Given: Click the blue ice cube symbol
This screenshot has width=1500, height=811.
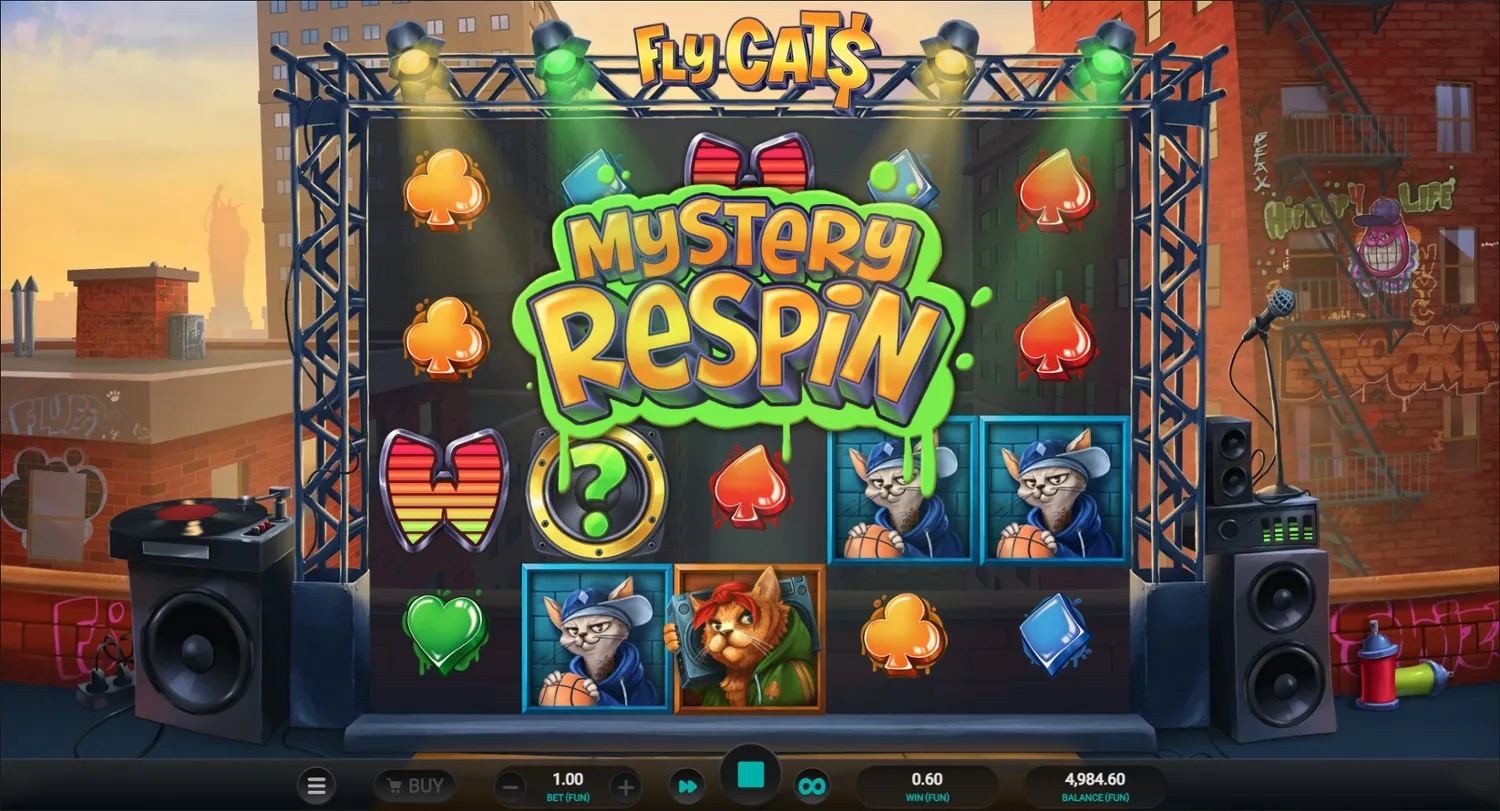Looking at the screenshot, I should click(x=1057, y=633).
